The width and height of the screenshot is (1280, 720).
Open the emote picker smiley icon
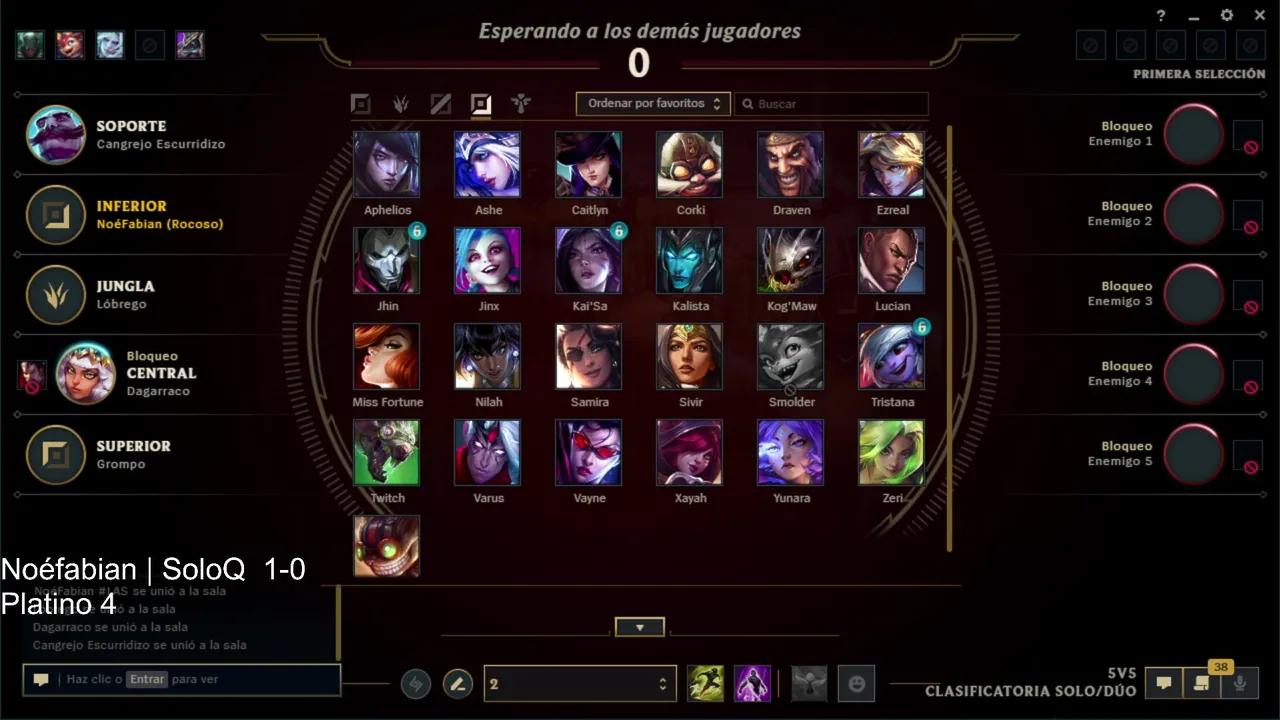pos(857,683)
